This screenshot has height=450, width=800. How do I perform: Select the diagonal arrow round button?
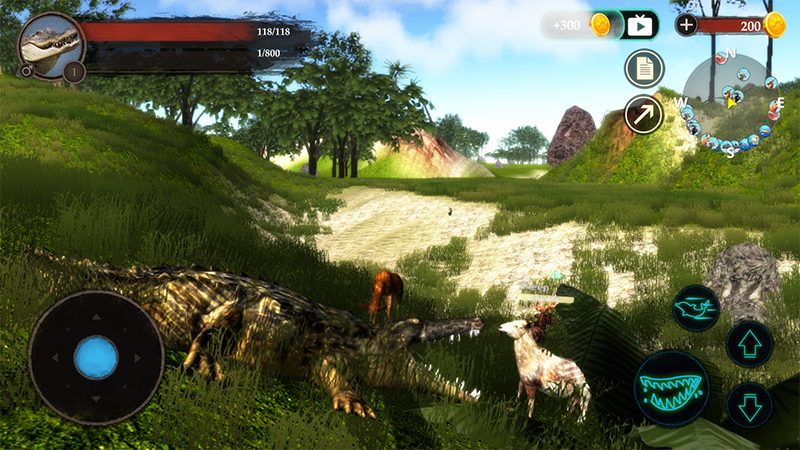(644, 114)
